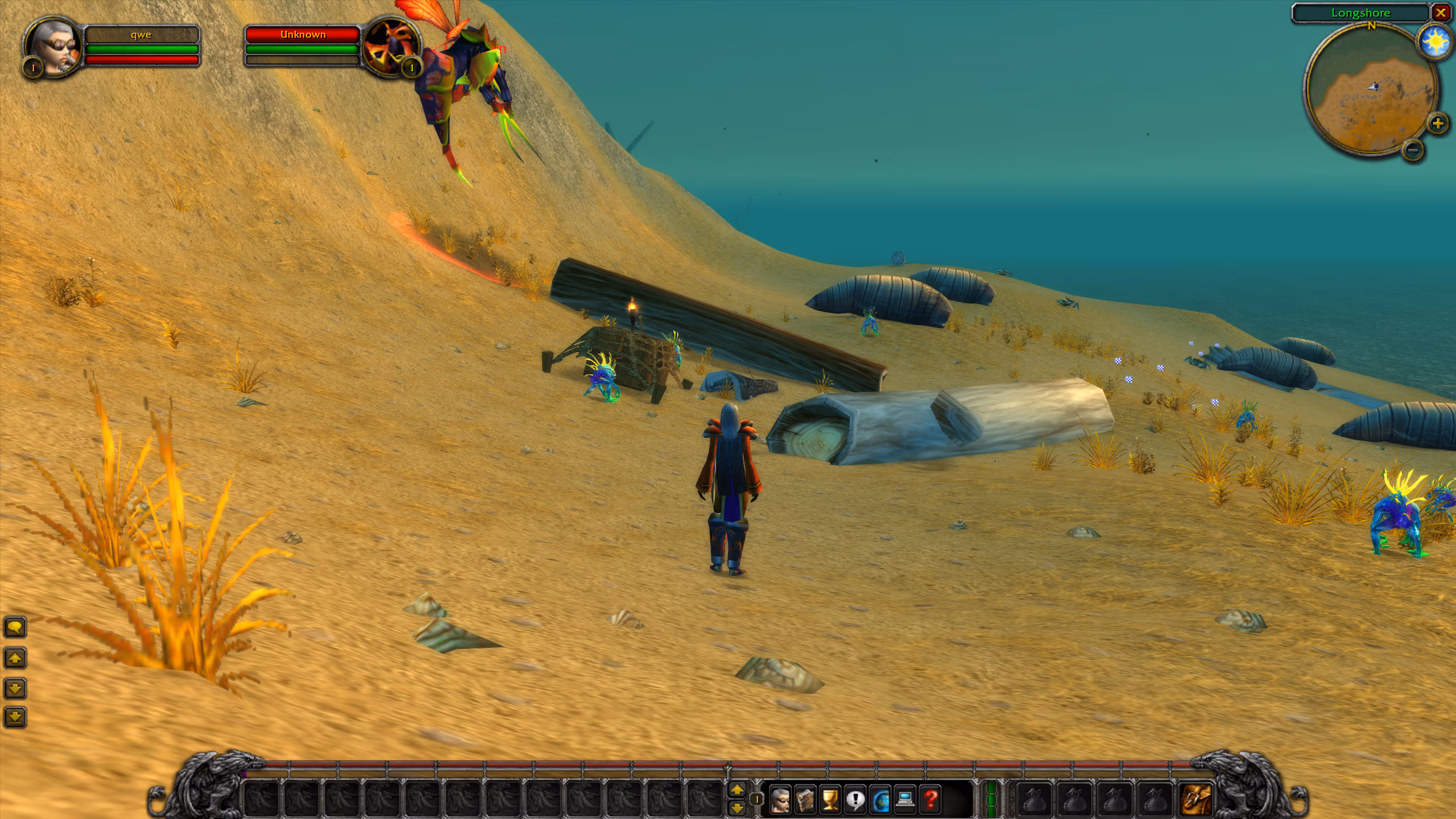
Task: Open the computer main menu button
Action: click(905, 800)
